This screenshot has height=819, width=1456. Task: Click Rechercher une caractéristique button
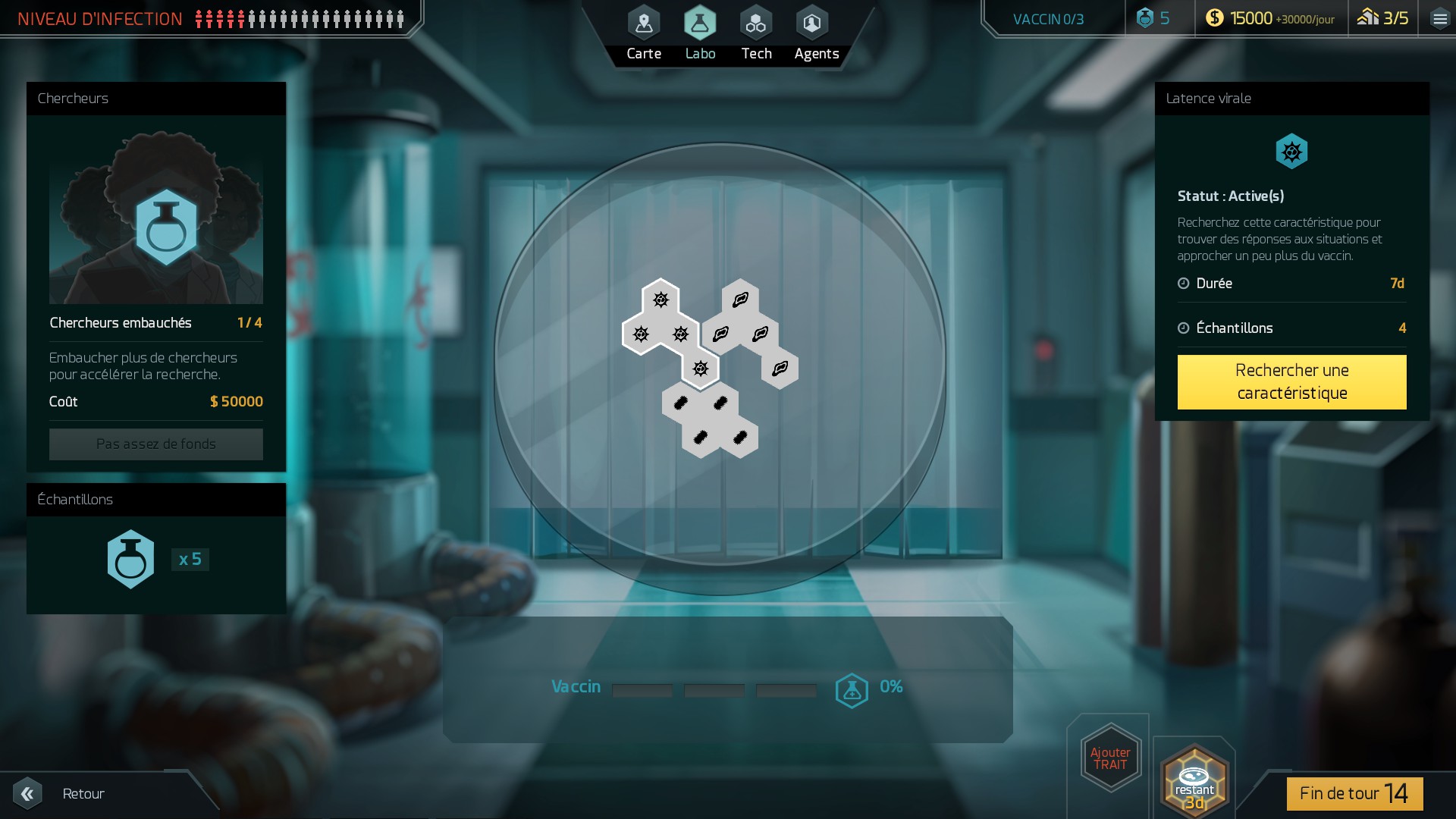coord(1291,381)
